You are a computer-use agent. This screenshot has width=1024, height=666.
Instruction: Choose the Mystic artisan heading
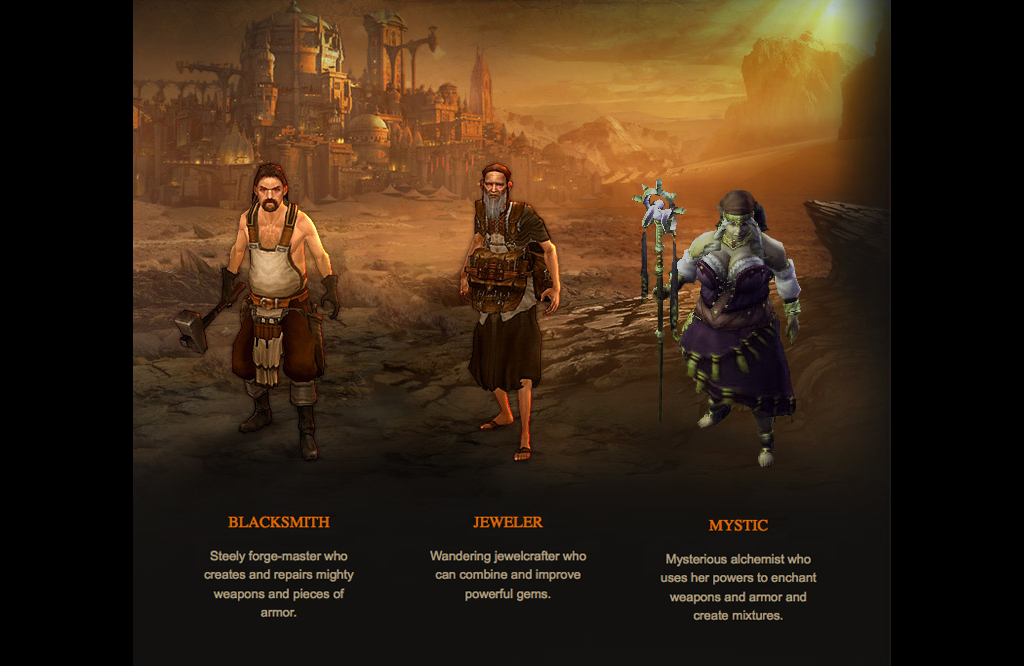[x=738, y=525]
